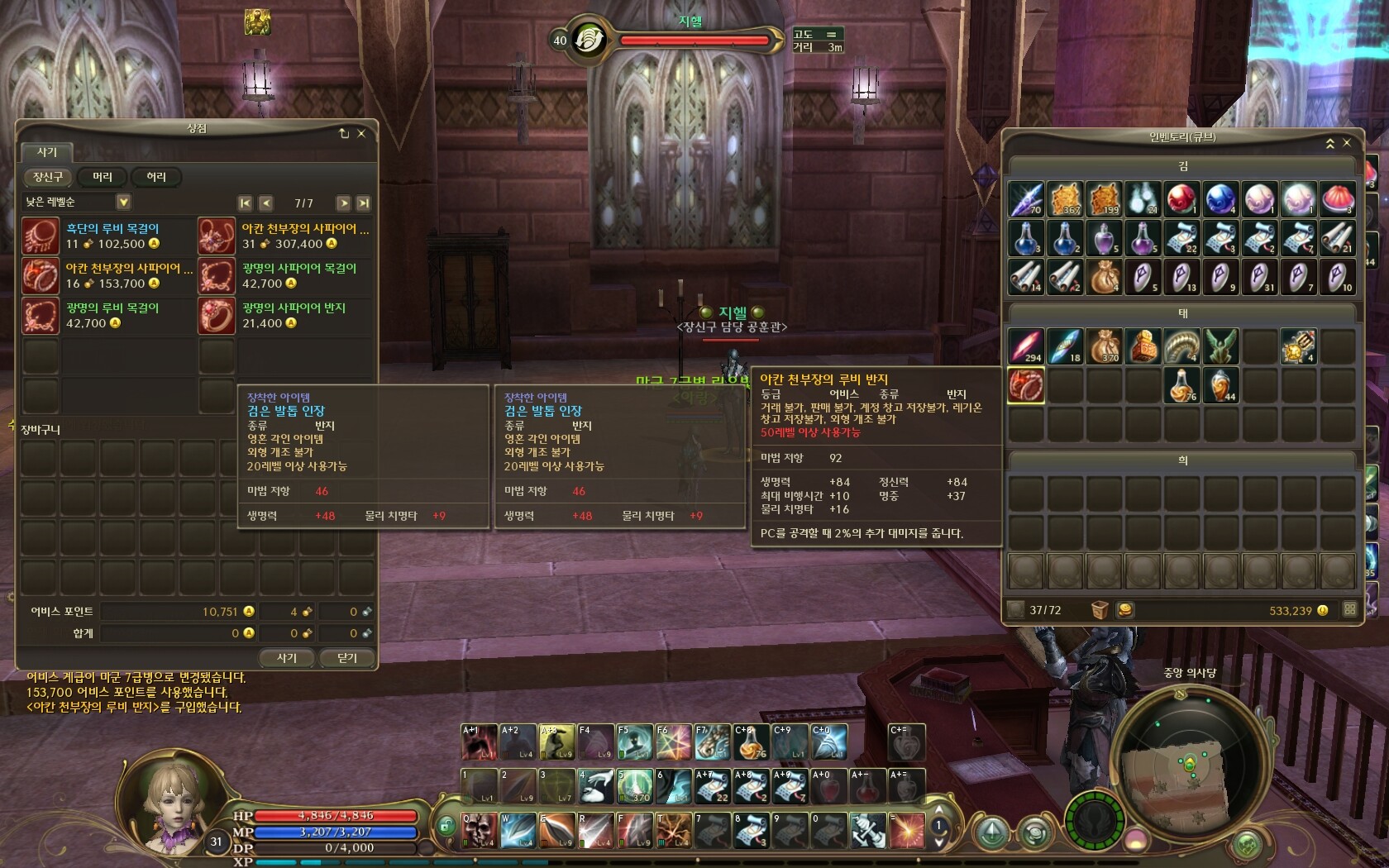The image size is (1389, 868).
Task: Close the inventory cube window
Action: [x=1347, y=143]
